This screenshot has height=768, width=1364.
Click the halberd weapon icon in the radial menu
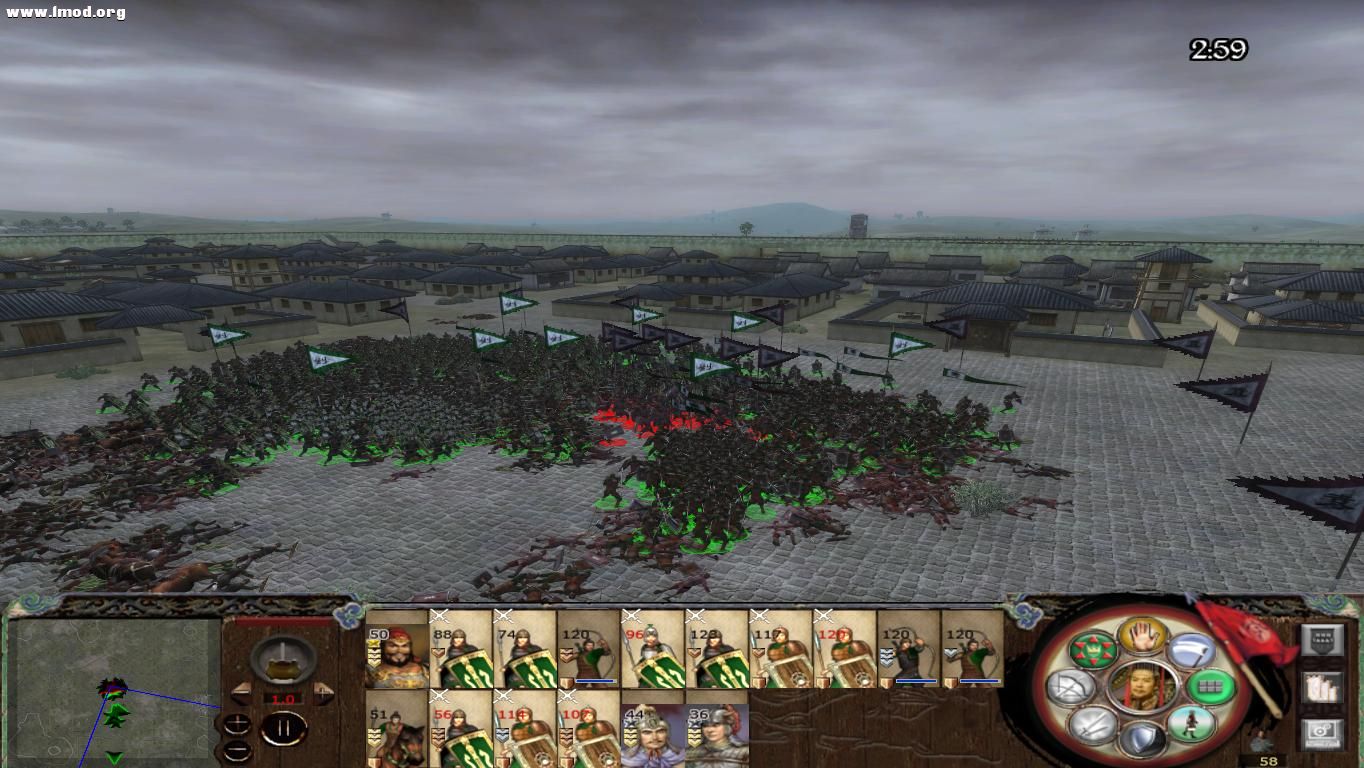click(x=1190, y=650)
